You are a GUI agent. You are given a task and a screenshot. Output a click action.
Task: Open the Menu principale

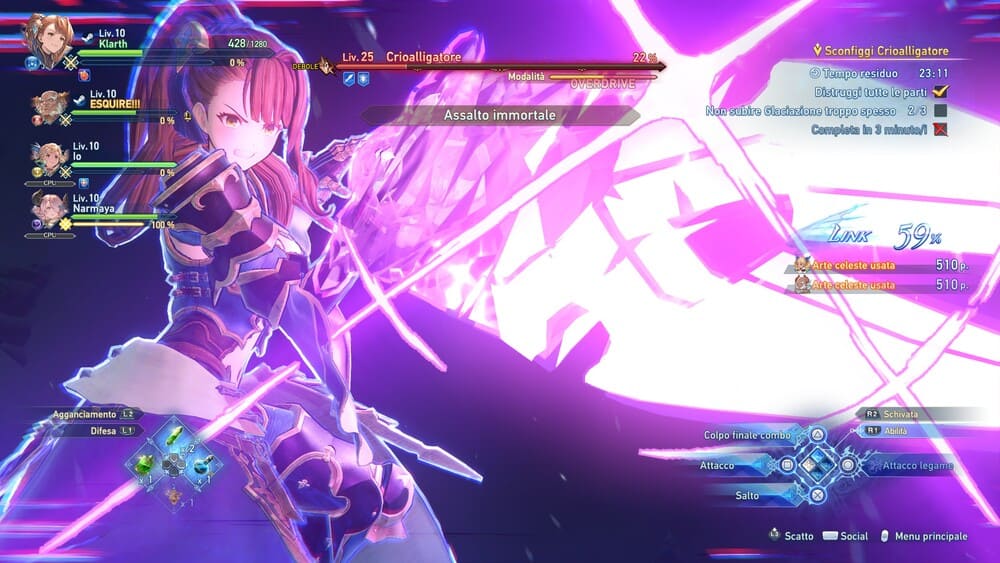point(930,536)
